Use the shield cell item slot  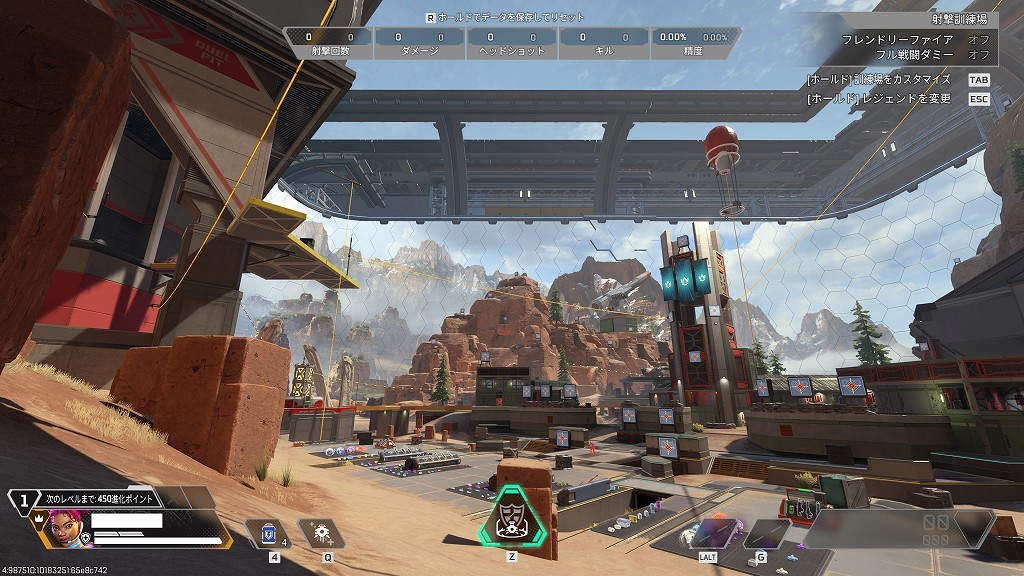coord(265,534)
